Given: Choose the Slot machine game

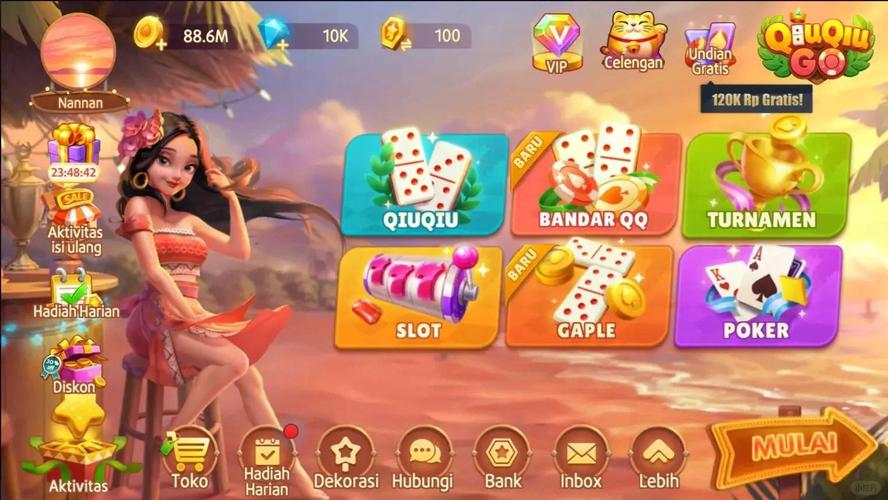Looking at the screenshot, I should click(418, 296).
